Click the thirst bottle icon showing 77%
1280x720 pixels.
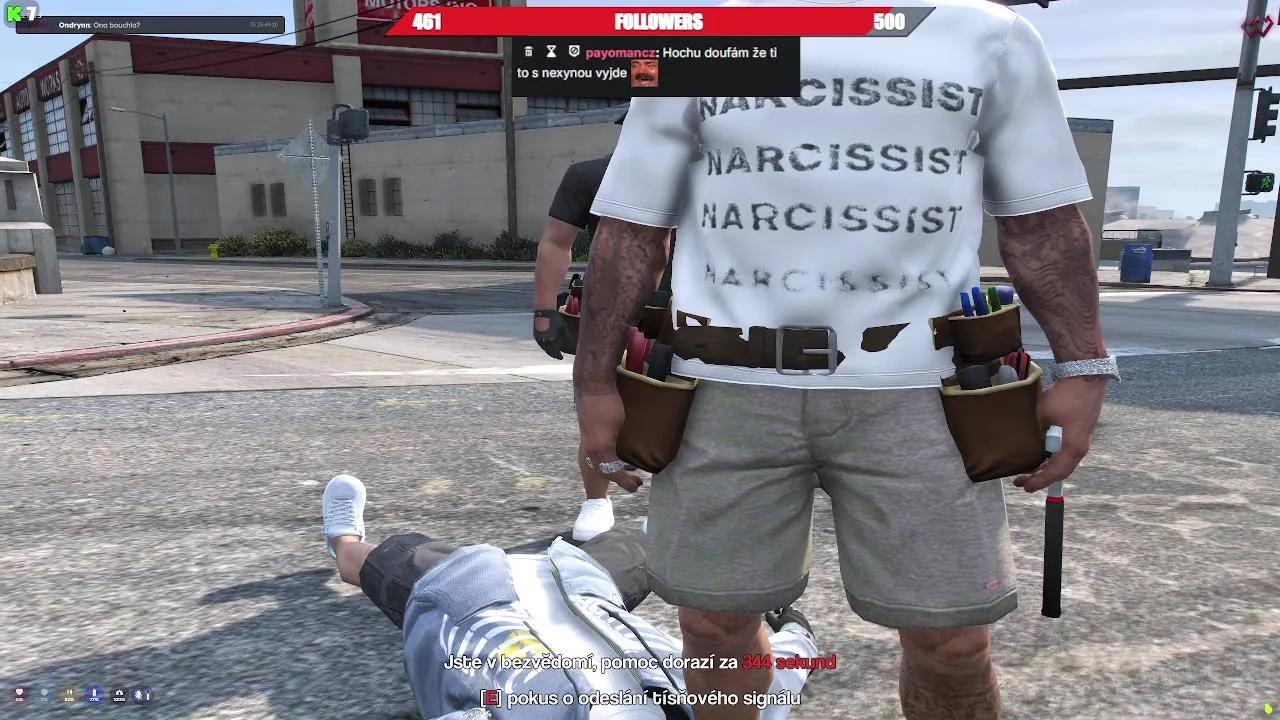point(95,693)
